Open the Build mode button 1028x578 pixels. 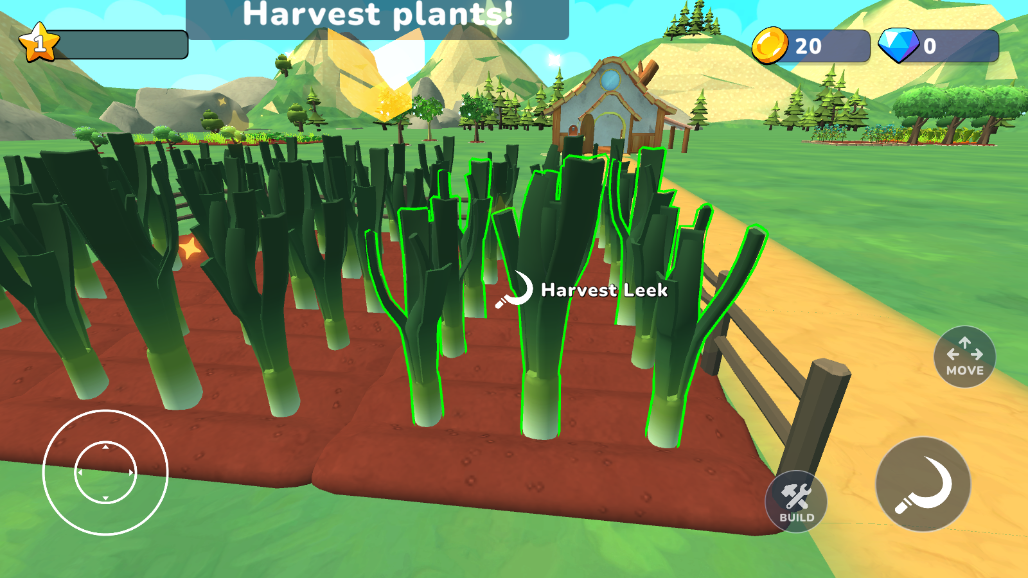pos(796,501)
